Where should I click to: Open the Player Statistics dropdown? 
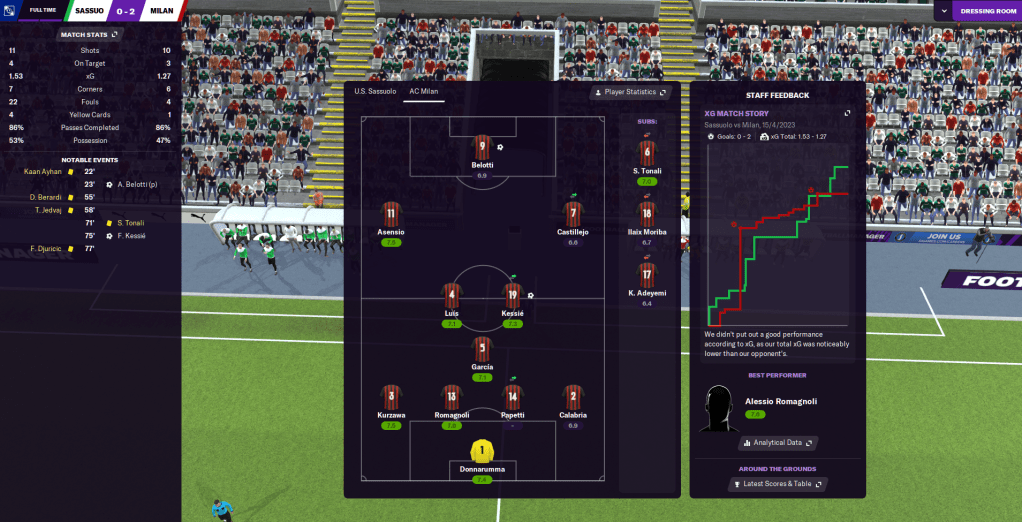[x=631, y=92]
